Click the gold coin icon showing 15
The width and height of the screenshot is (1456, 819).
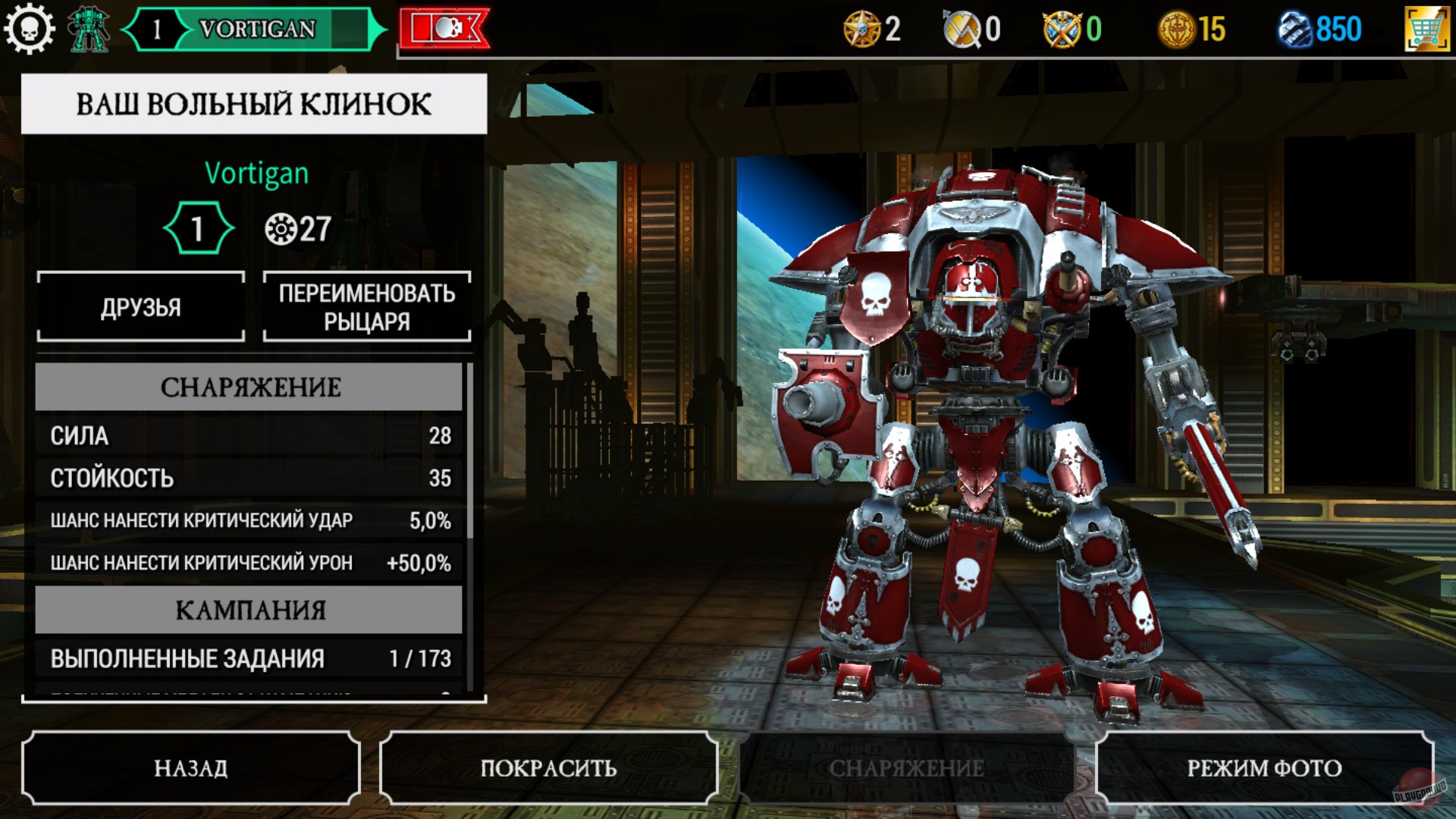click(1175, 29)
